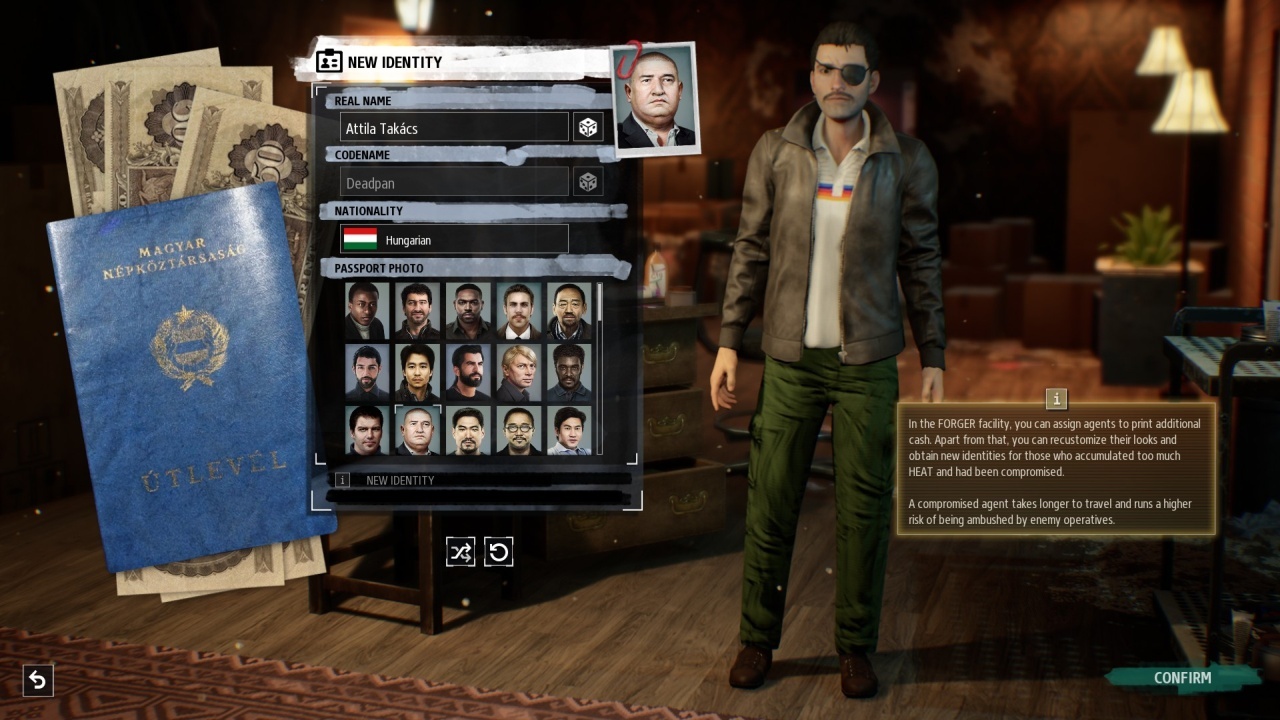Screen dimensions: 1280x720
Task: Toggle the FORGER facility info tooltip icon
Action: [x=1056, y=399]
